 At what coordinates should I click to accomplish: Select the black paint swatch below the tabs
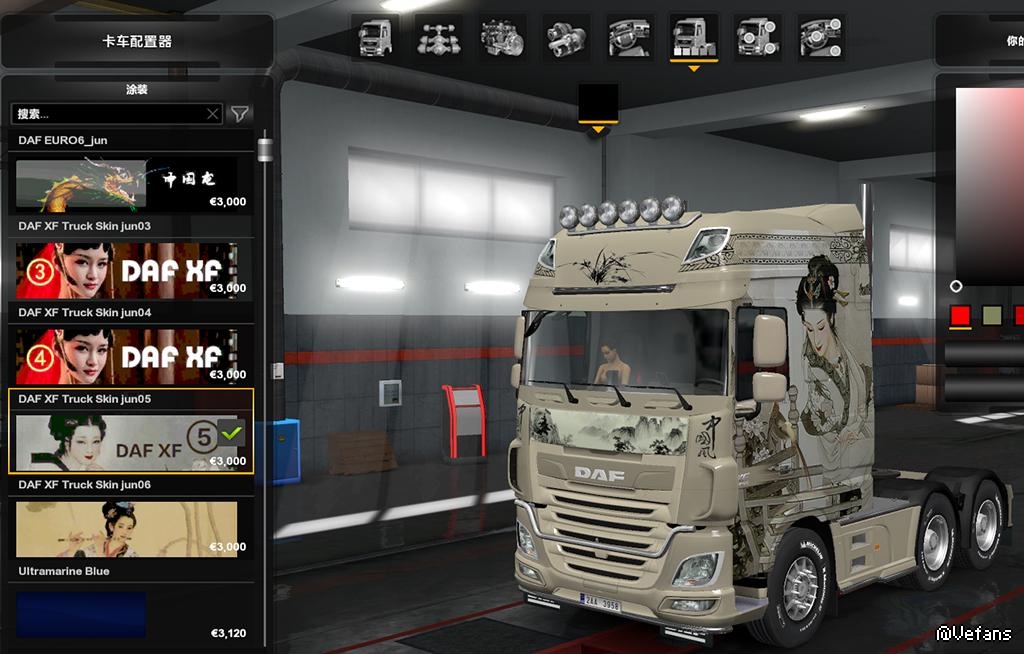point(598,102)
